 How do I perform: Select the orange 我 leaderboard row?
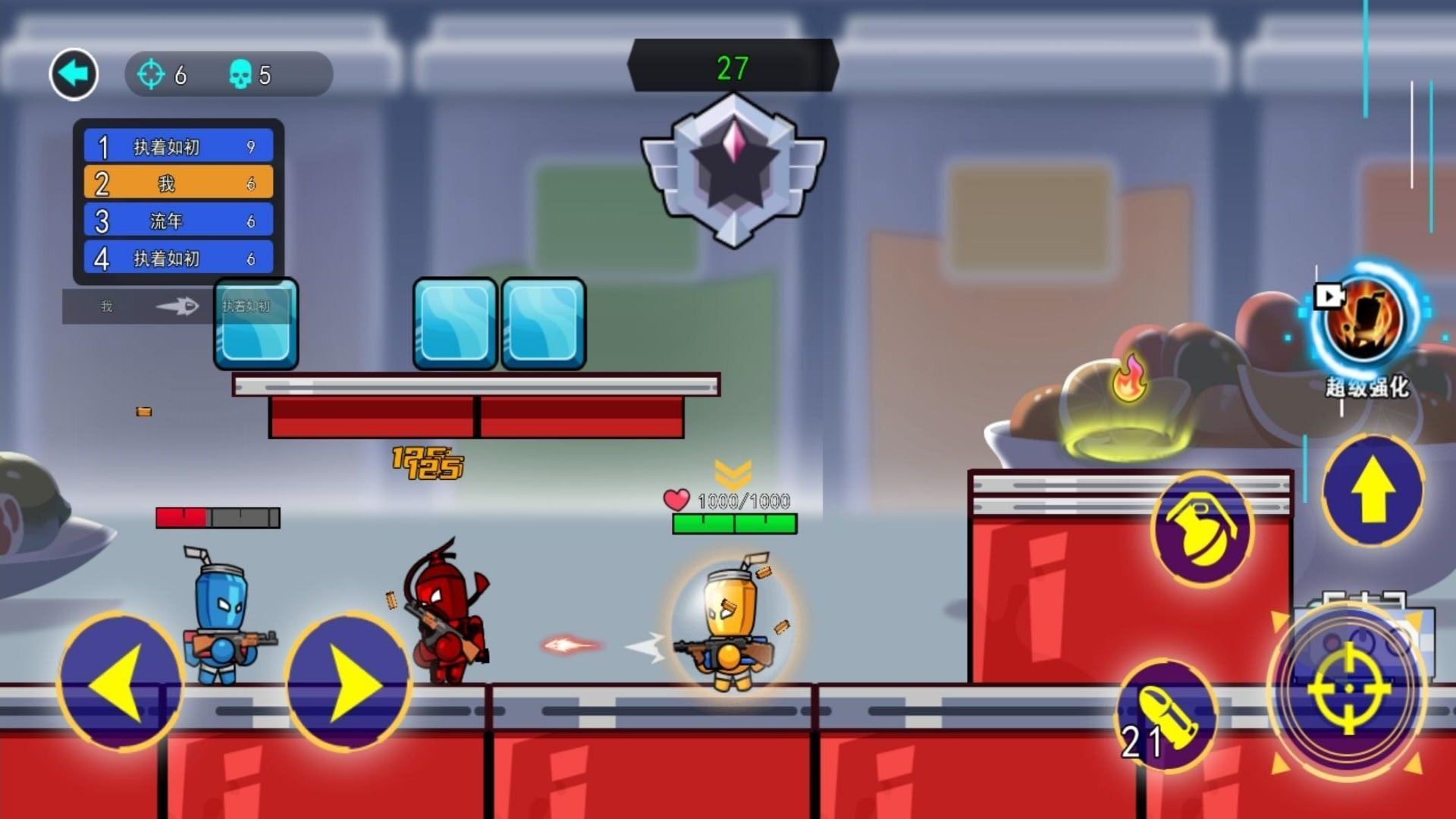click(x=179, y=184)
